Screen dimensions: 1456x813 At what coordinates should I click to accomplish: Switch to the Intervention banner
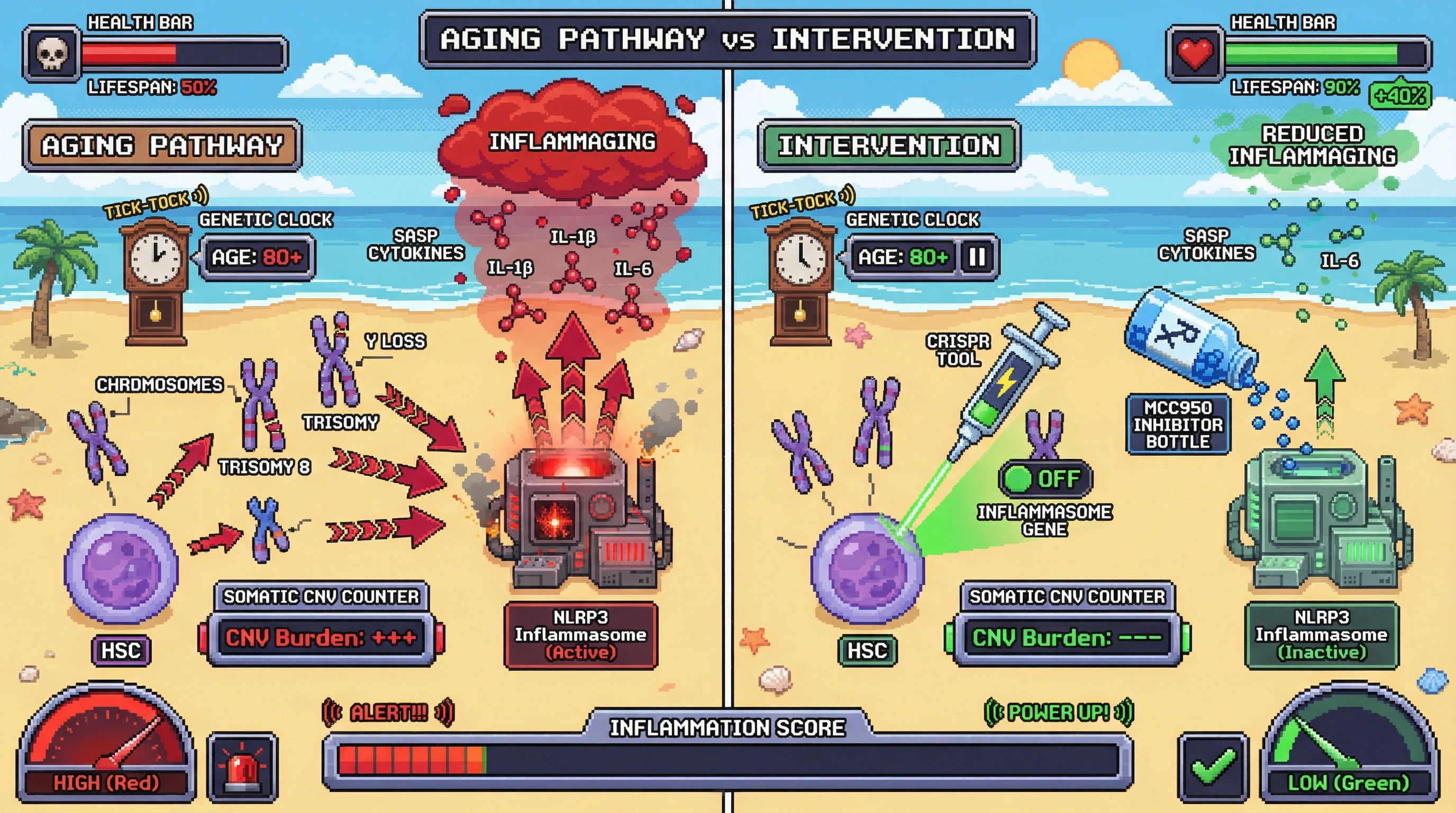pos(889,146)
